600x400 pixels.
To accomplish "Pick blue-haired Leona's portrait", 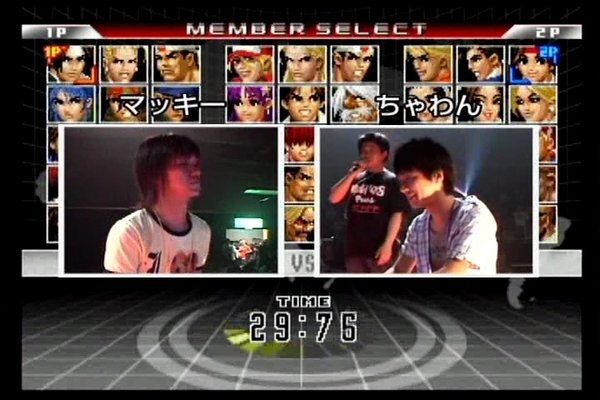I will pyautogui.click(x=71, y=103).
